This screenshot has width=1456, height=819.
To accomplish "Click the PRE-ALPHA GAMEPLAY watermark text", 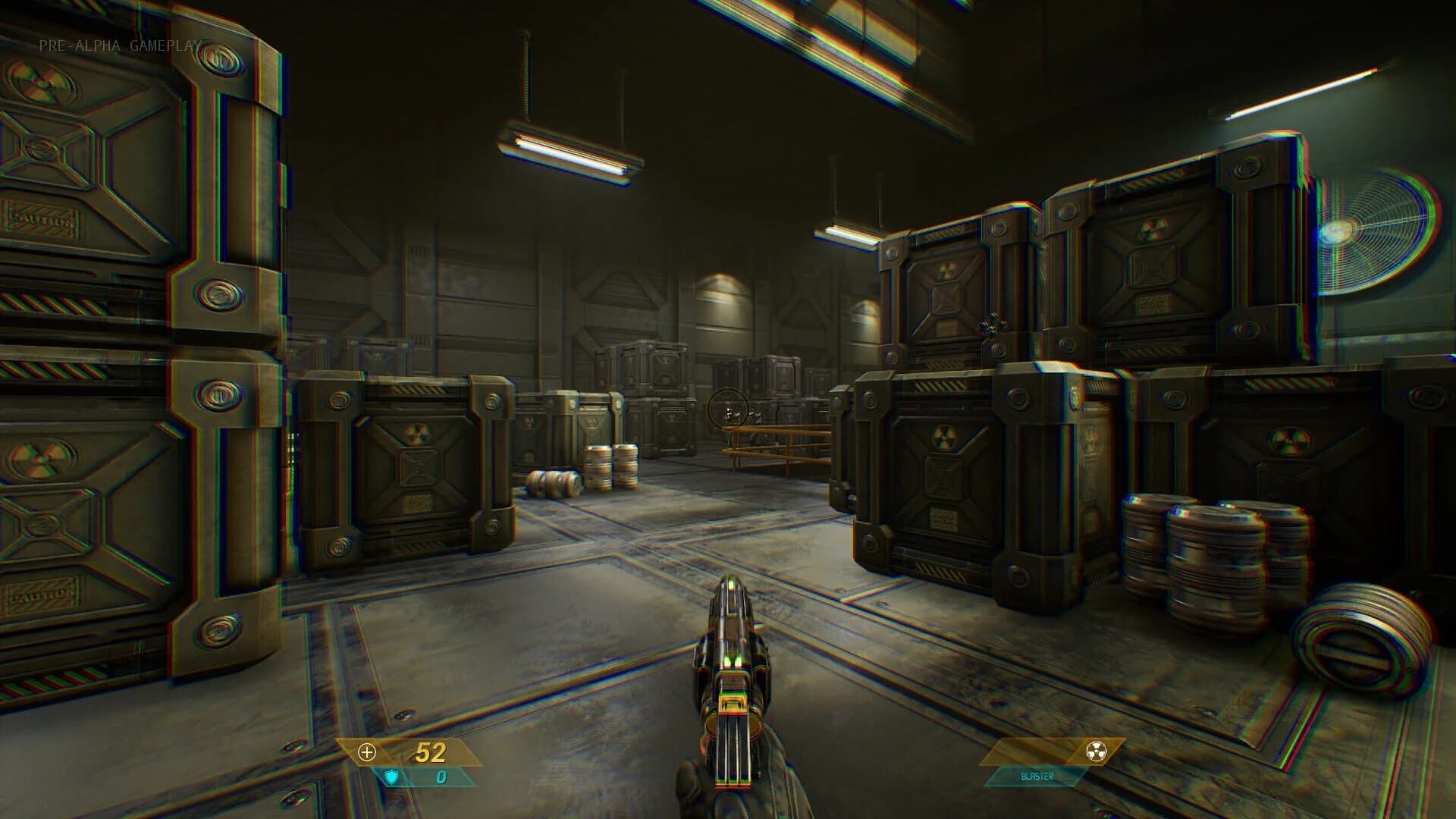I will point(120,45).
